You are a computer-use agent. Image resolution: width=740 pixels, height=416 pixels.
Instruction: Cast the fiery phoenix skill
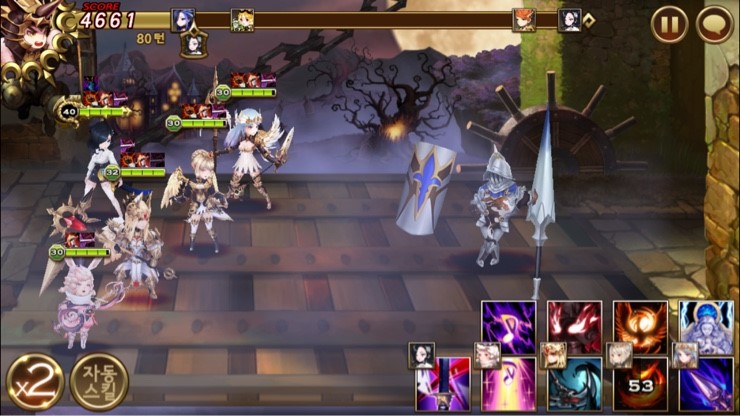[640, 325]
